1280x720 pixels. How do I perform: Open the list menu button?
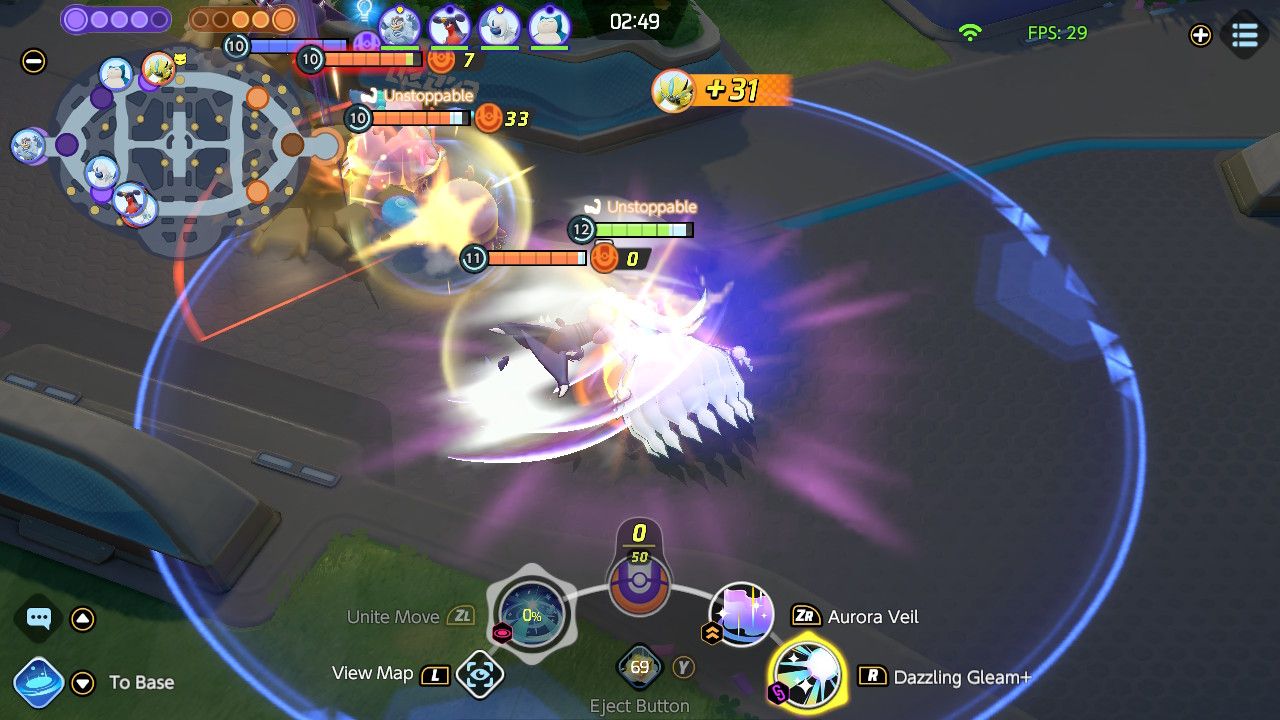pos(1245,35)
